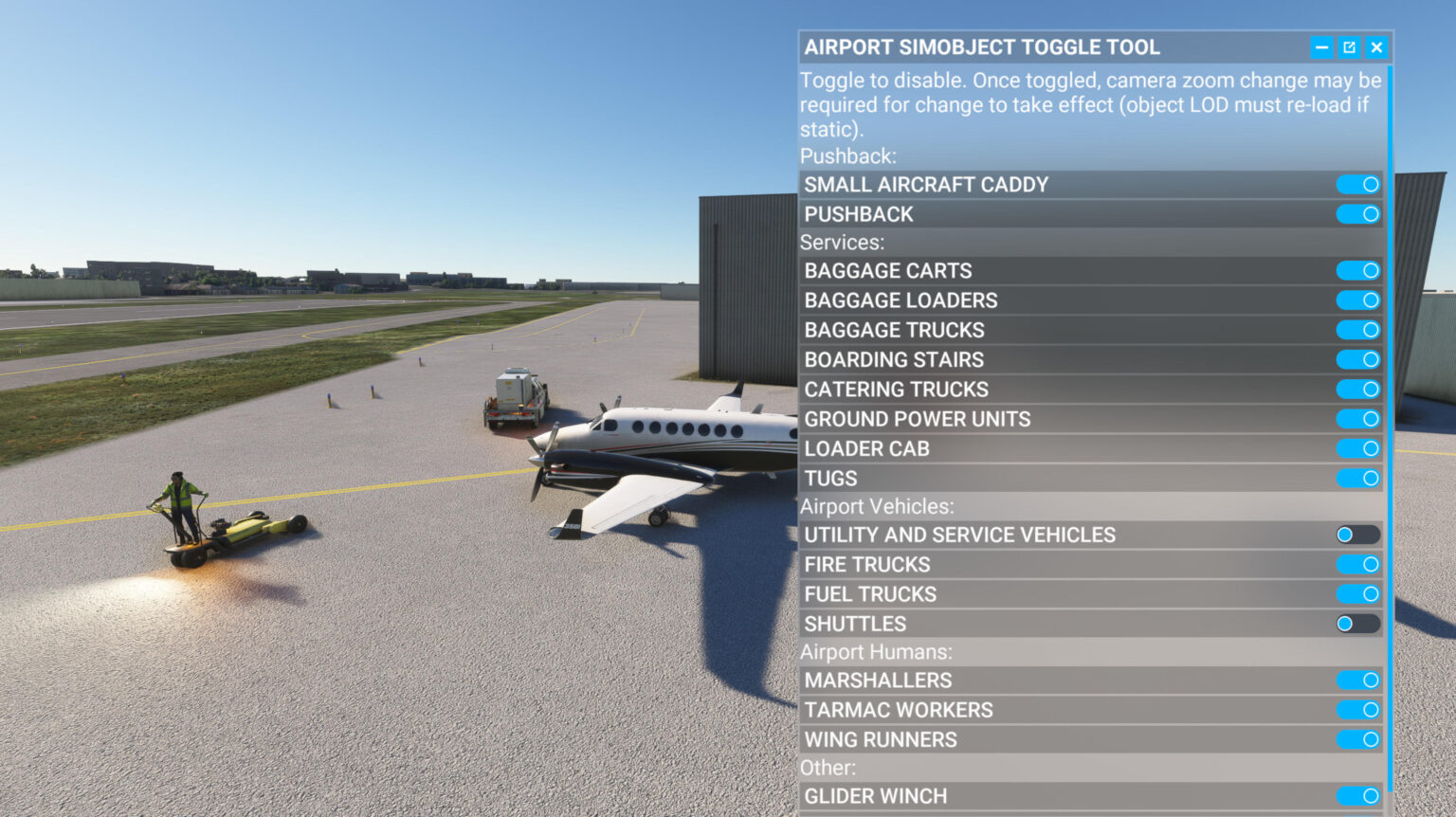Turn off TARMAC WORKERS

[x=1357, y=709]
